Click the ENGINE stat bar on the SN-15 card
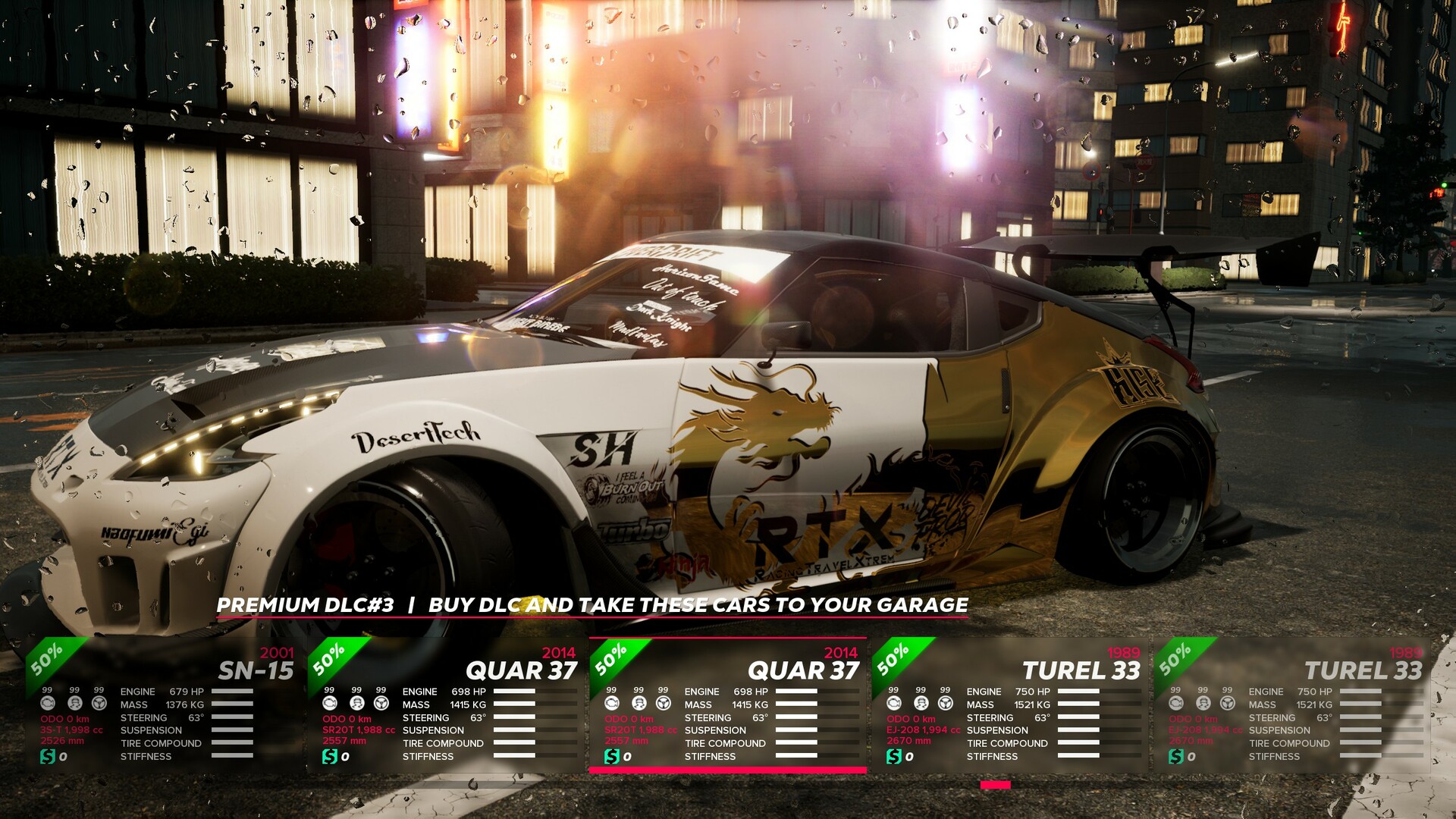1456x819 pixels. click(233, 692)
